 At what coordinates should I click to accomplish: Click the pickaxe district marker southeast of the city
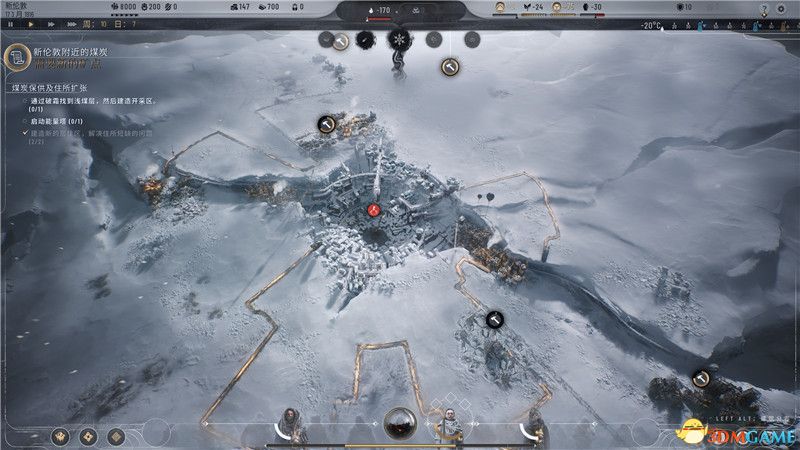(x=494, y=319)
